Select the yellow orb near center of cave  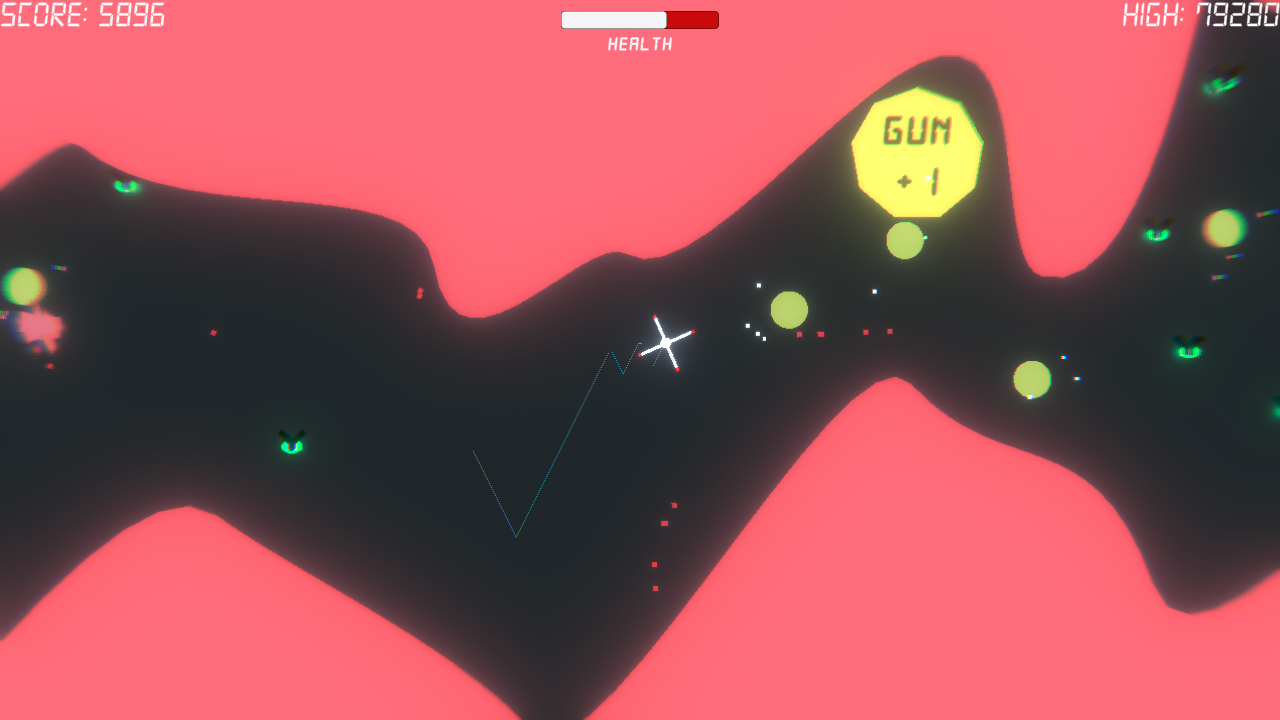tap(790, 310)
